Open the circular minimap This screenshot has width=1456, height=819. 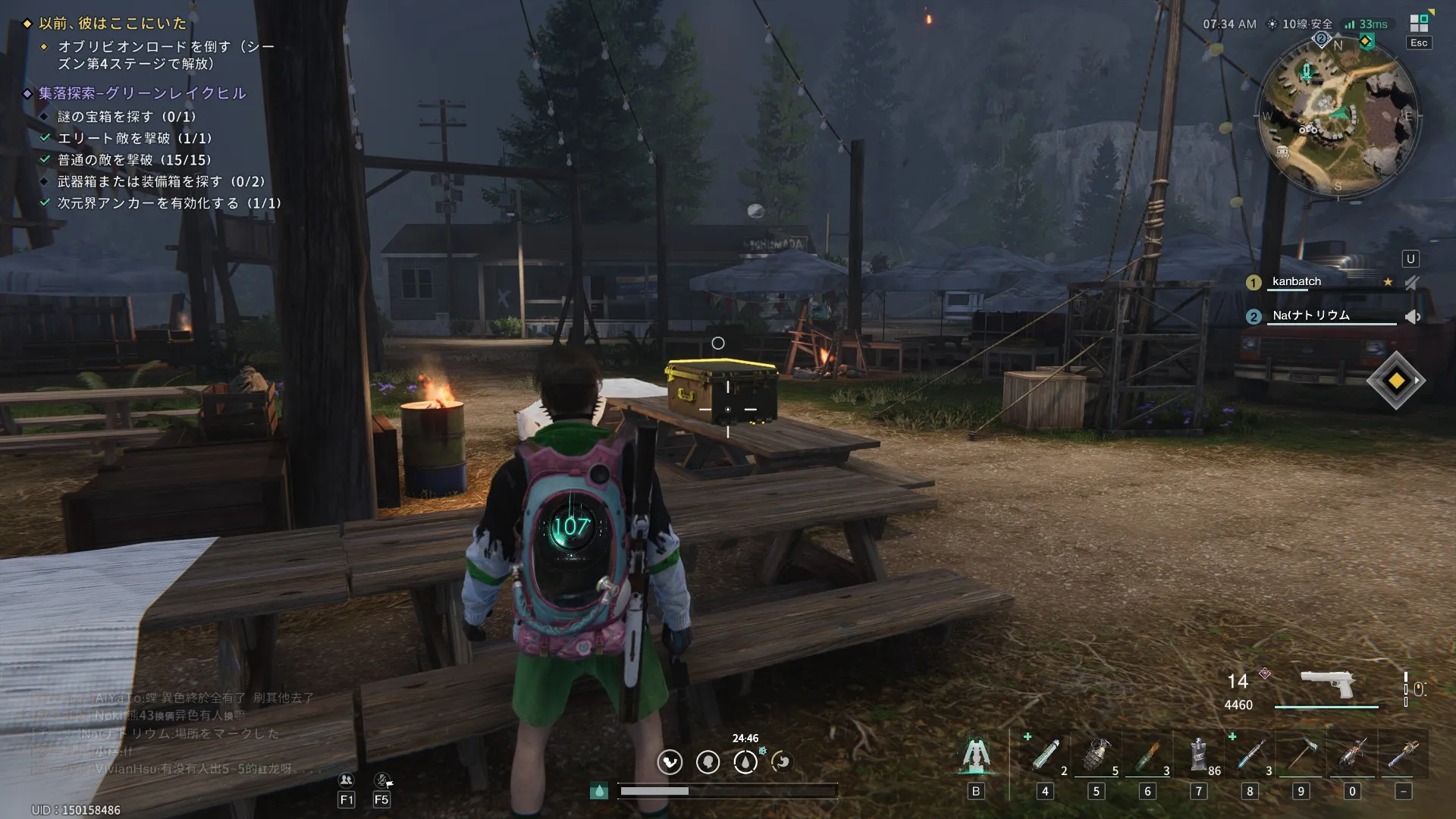point(1338,118)
